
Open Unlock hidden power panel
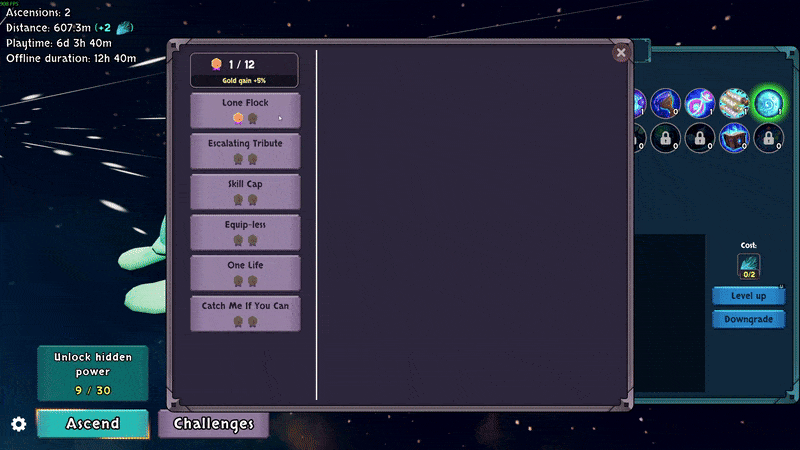point(92,373)
